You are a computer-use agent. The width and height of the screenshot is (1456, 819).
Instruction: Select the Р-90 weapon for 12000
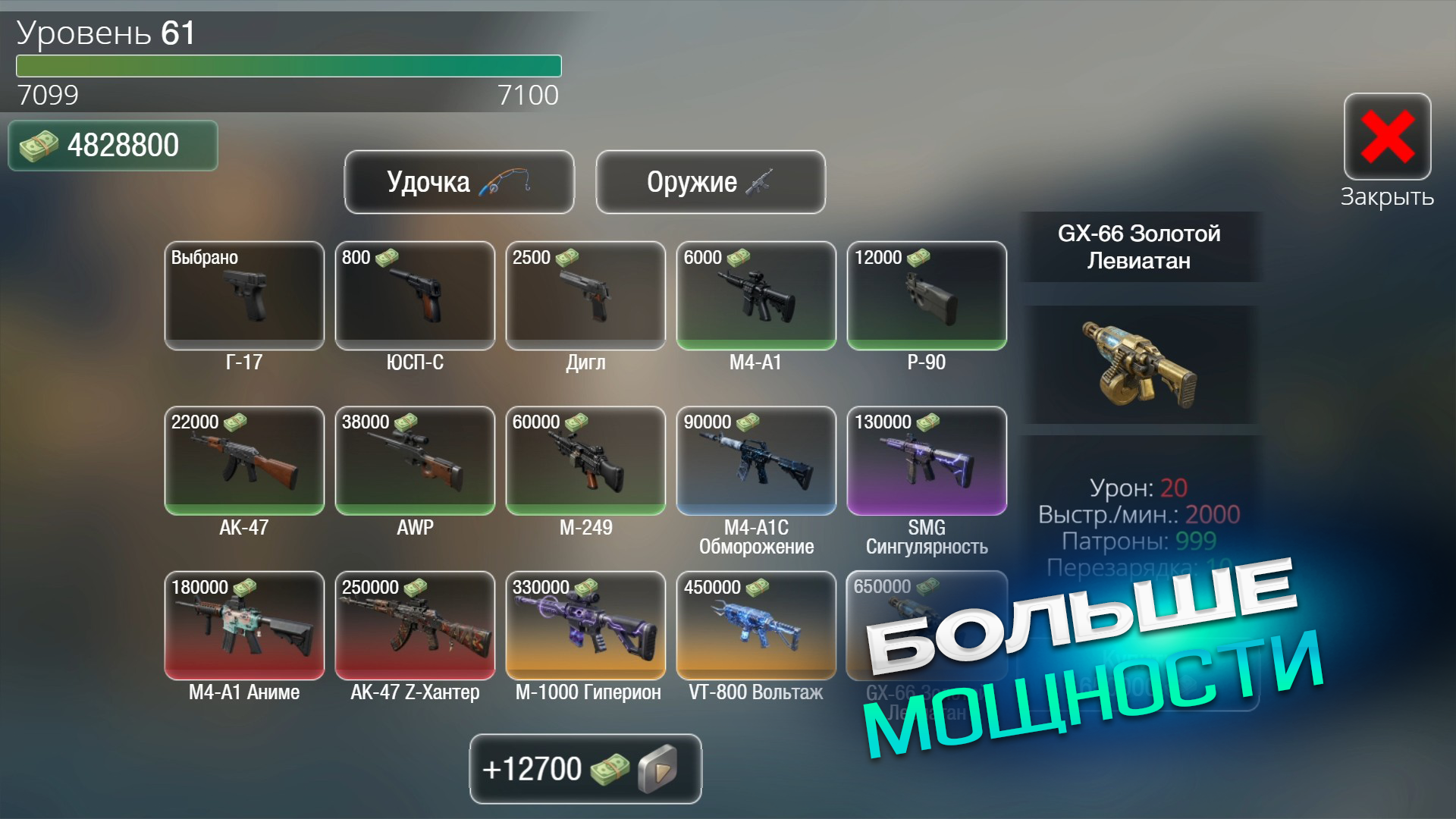click(927, 296)
